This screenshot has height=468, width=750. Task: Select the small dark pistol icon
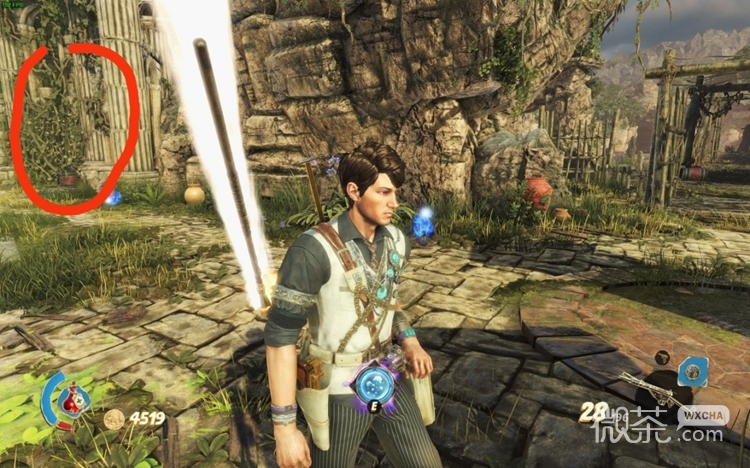coord(663,357)
